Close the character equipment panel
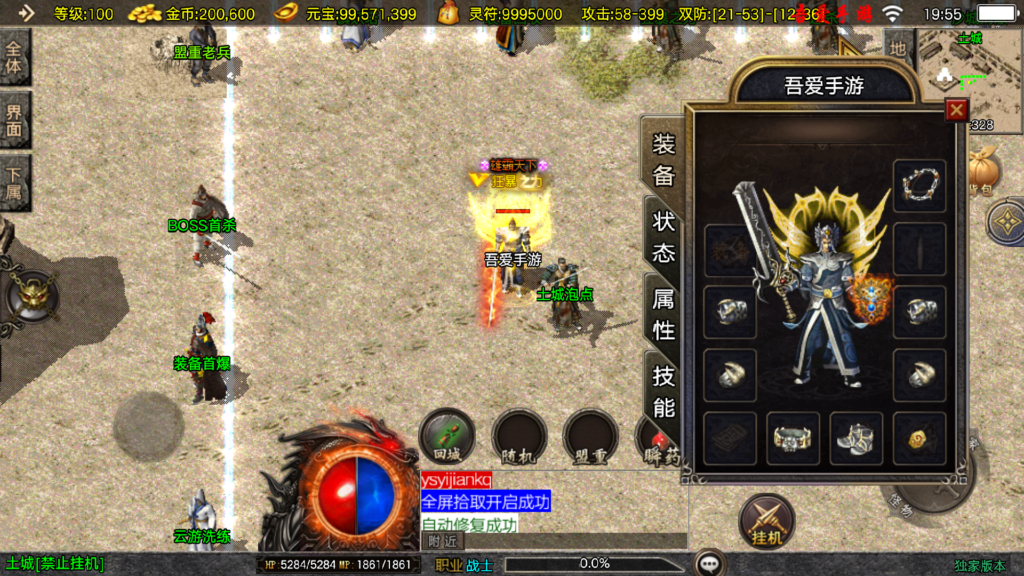1024x576 pixels. pyautogui.click(x=957, y=110)
